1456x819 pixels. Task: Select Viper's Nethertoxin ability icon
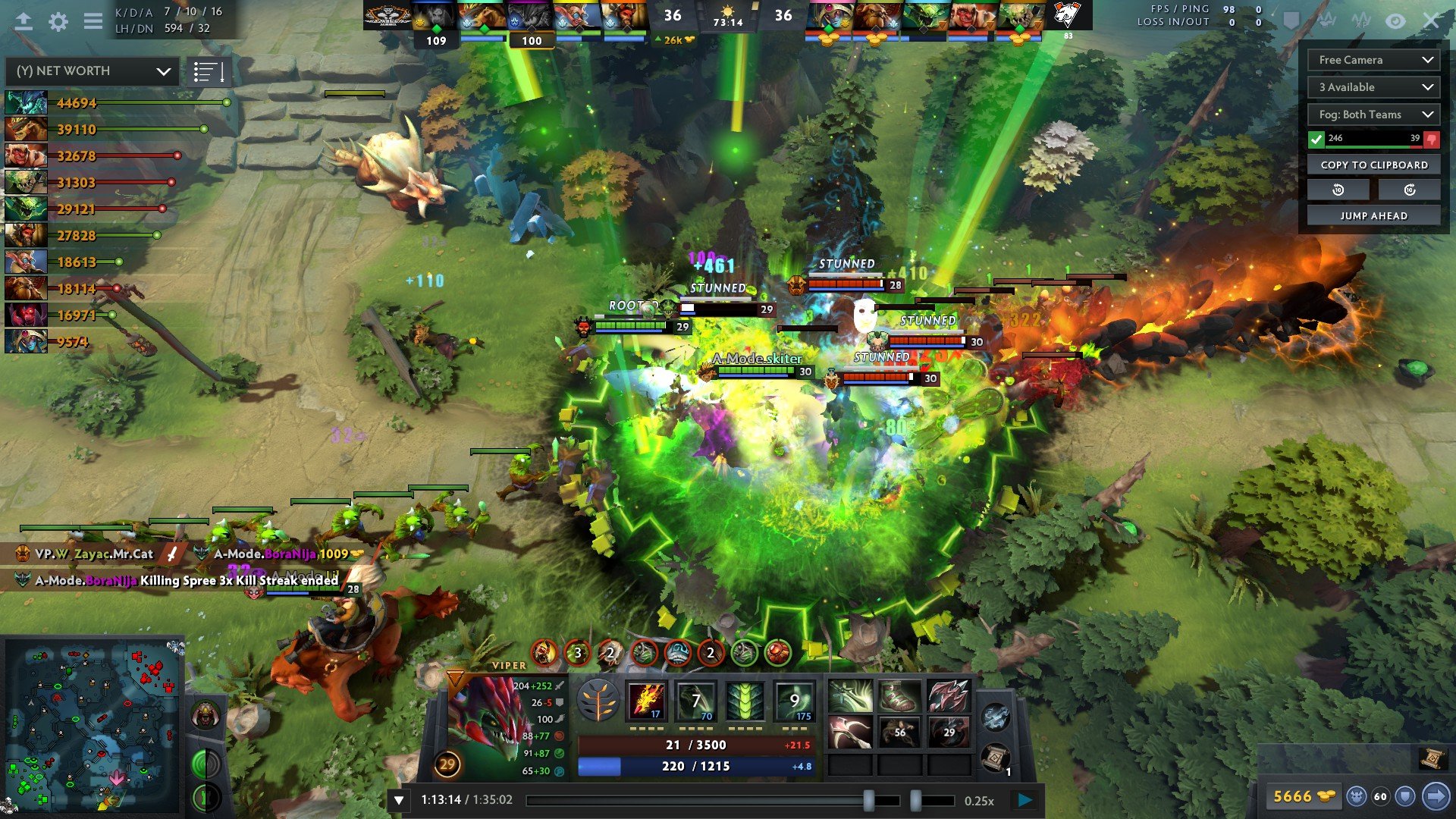coord(695,701)
